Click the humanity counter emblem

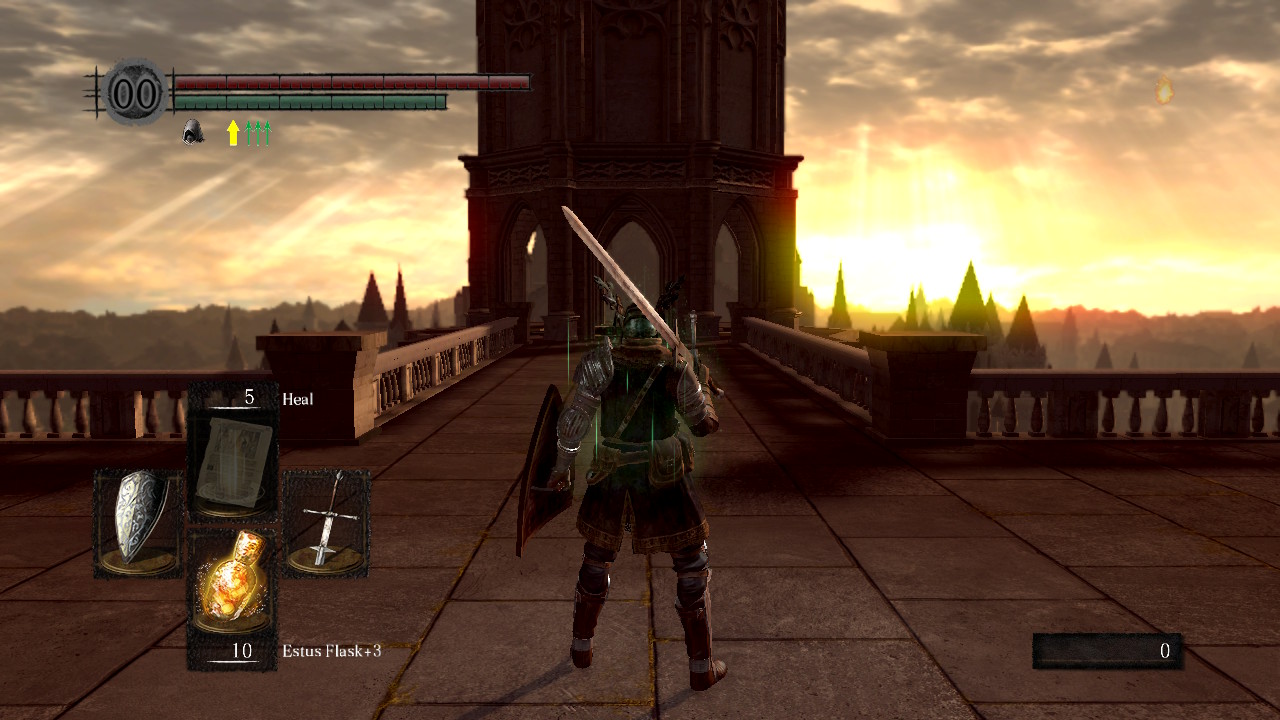click(x=134, y=93)
